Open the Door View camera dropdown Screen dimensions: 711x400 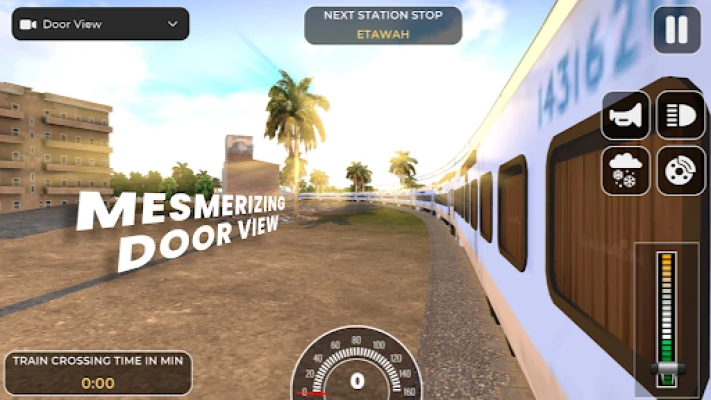point(100,24)
